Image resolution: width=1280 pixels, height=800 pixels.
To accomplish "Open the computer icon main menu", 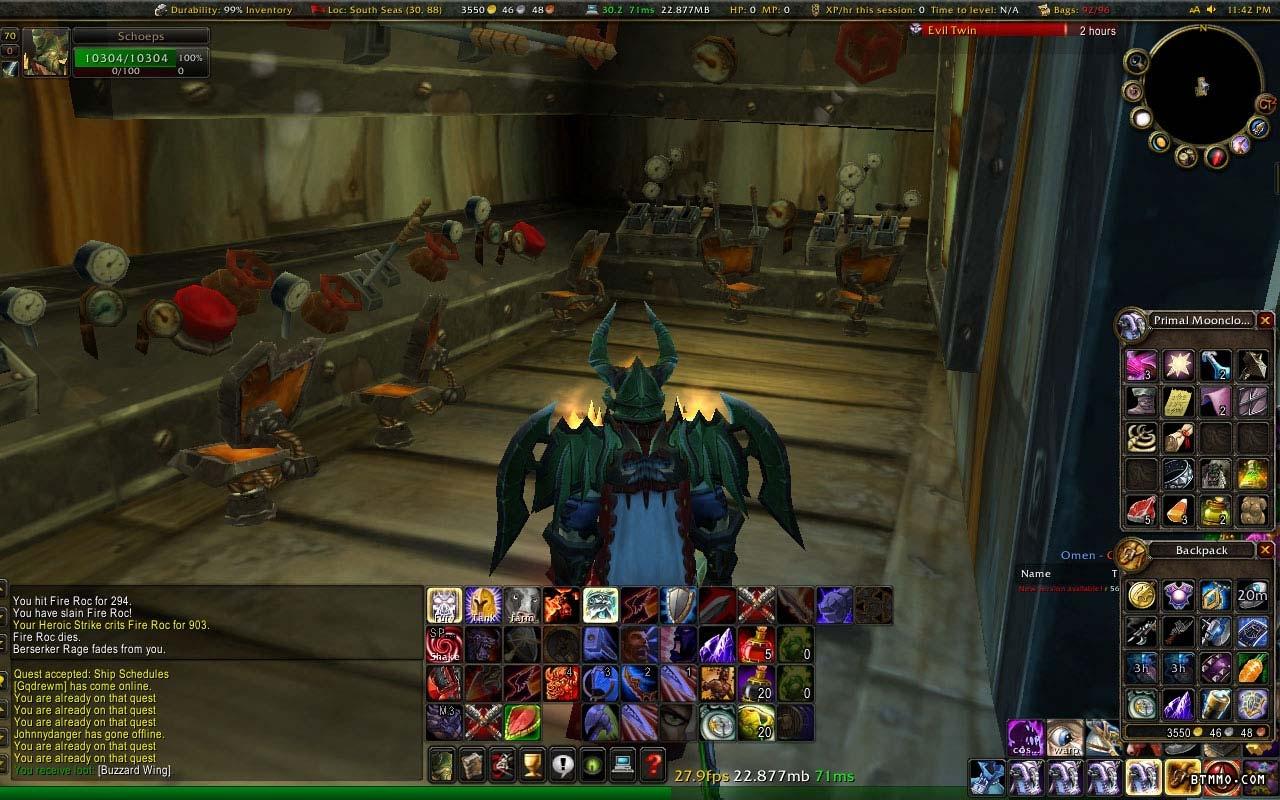I will click(x=623, y=764).
